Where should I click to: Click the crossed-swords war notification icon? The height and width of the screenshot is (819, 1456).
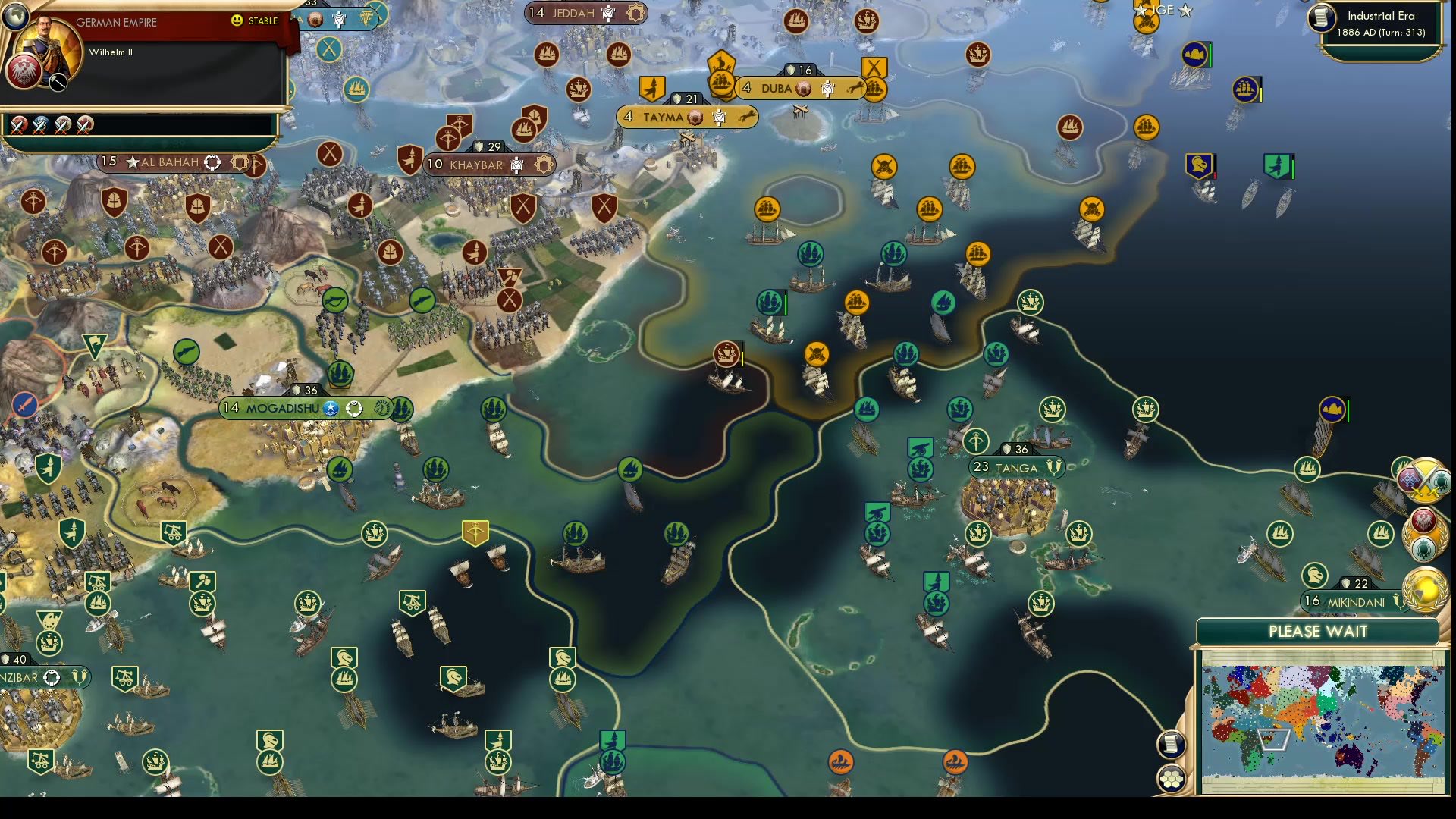(1424, 481)
